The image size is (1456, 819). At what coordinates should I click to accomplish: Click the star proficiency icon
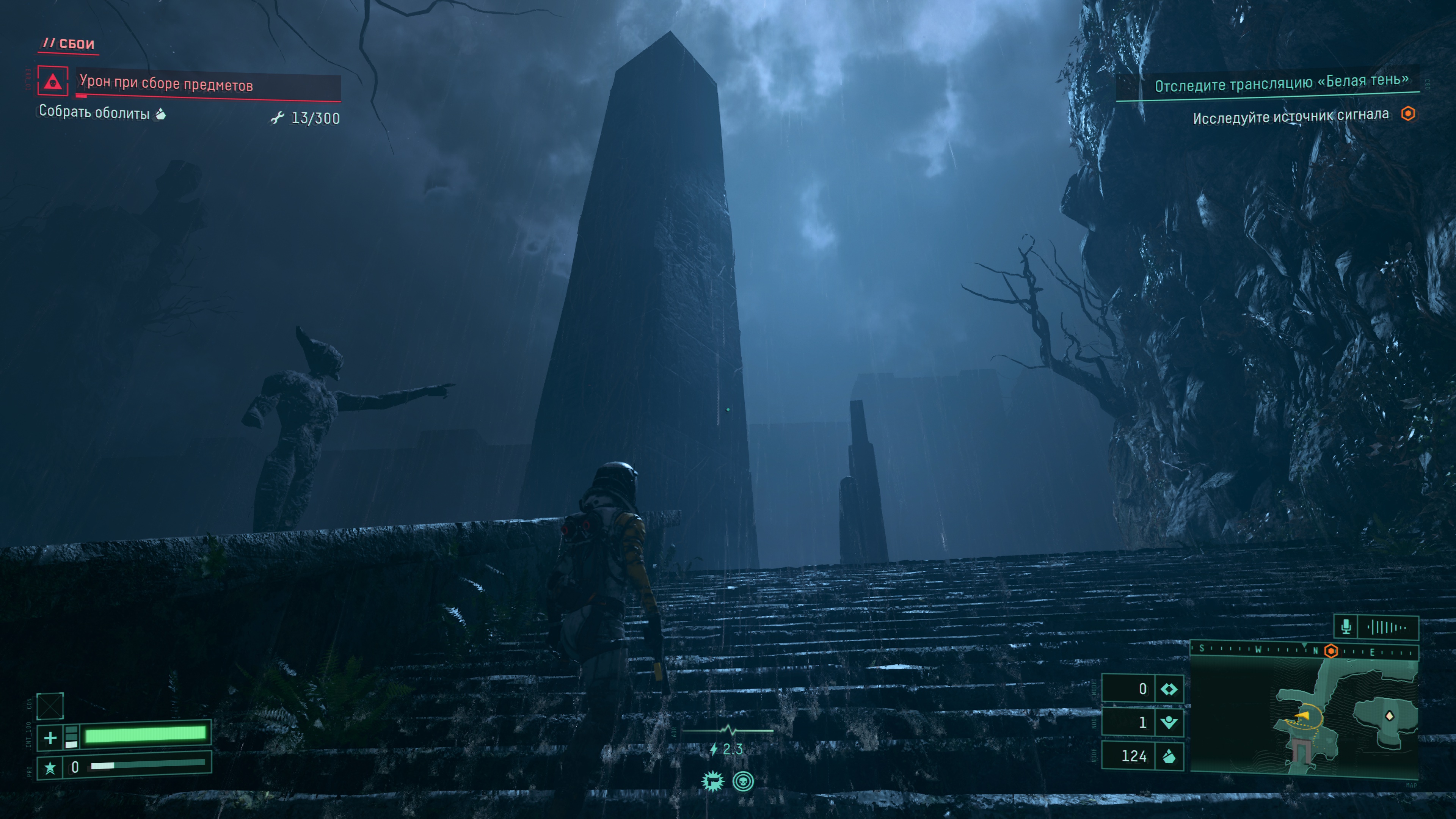(x=50, y=767)
